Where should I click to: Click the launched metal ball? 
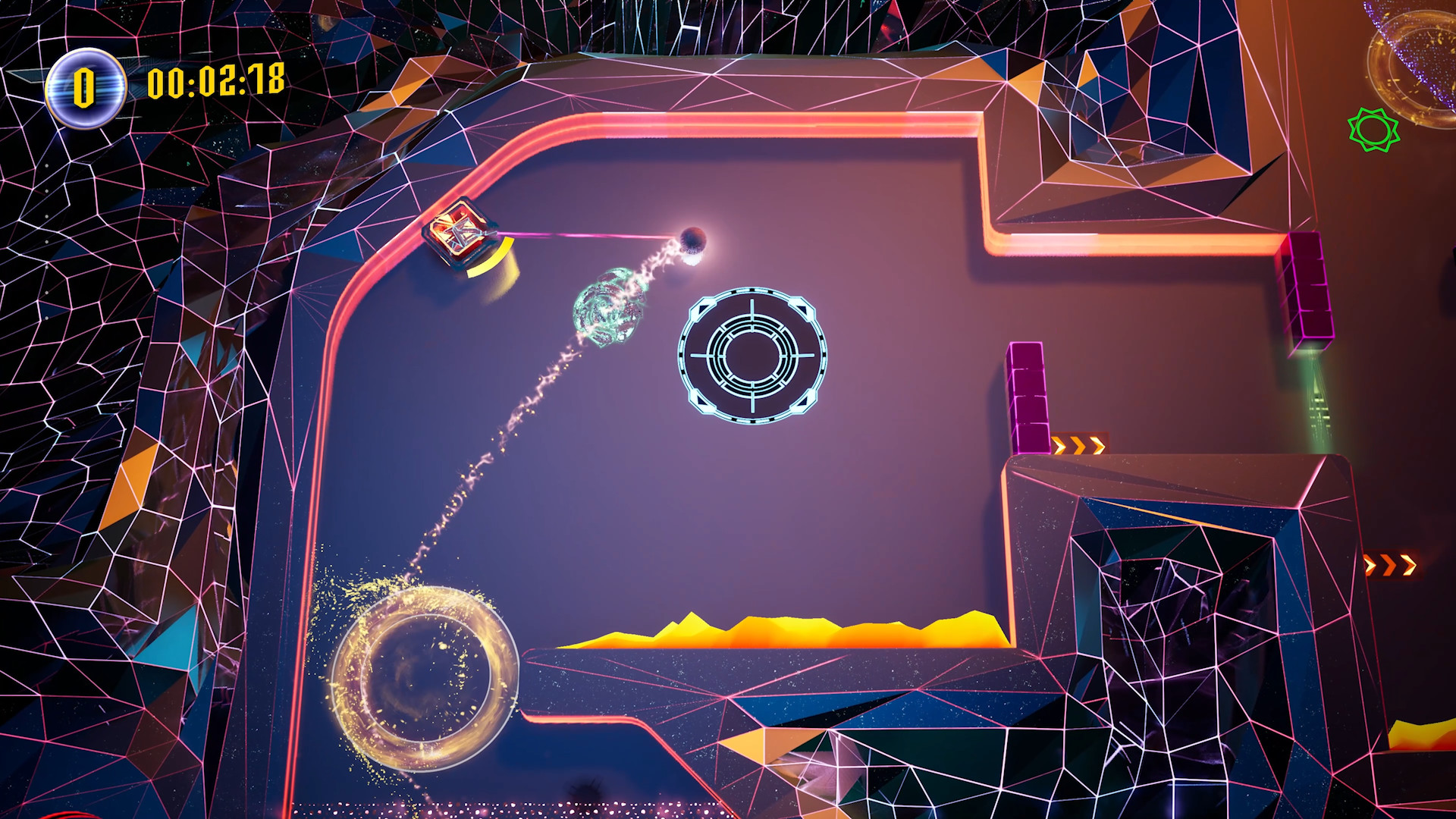pos(692,241)
